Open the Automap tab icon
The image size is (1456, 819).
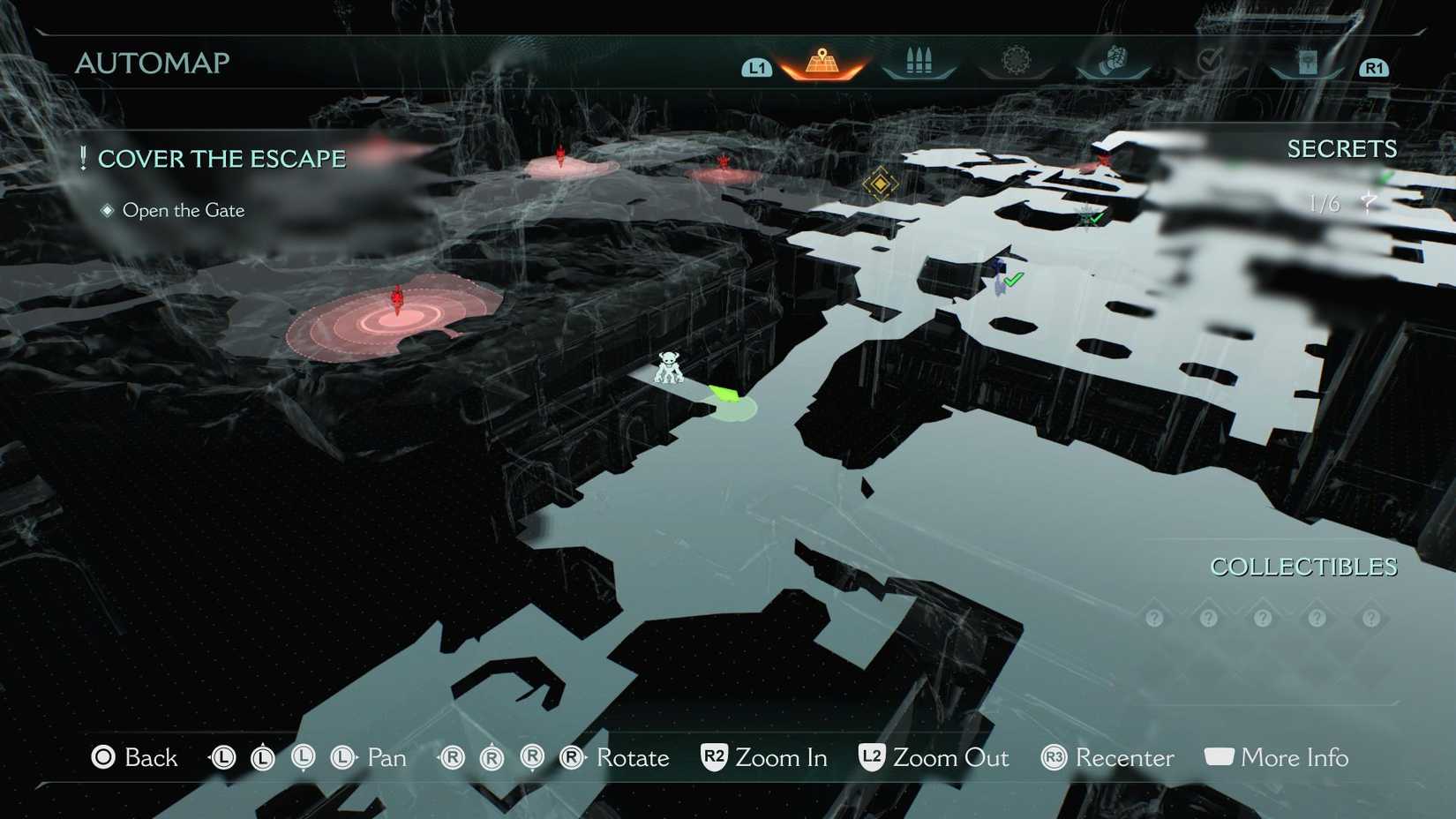coord(821,60)
